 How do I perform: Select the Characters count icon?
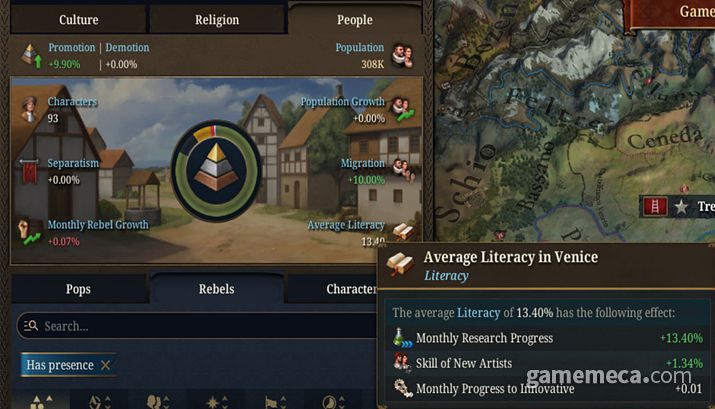tap(30, 108)
